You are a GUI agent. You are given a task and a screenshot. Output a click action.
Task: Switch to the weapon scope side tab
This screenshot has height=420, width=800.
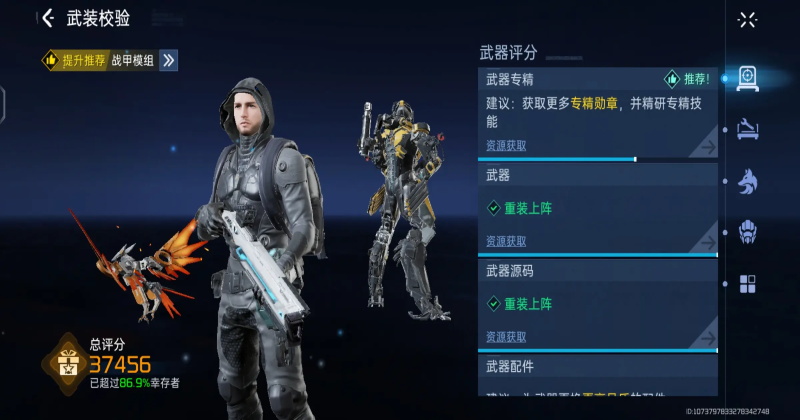(747, 77)
